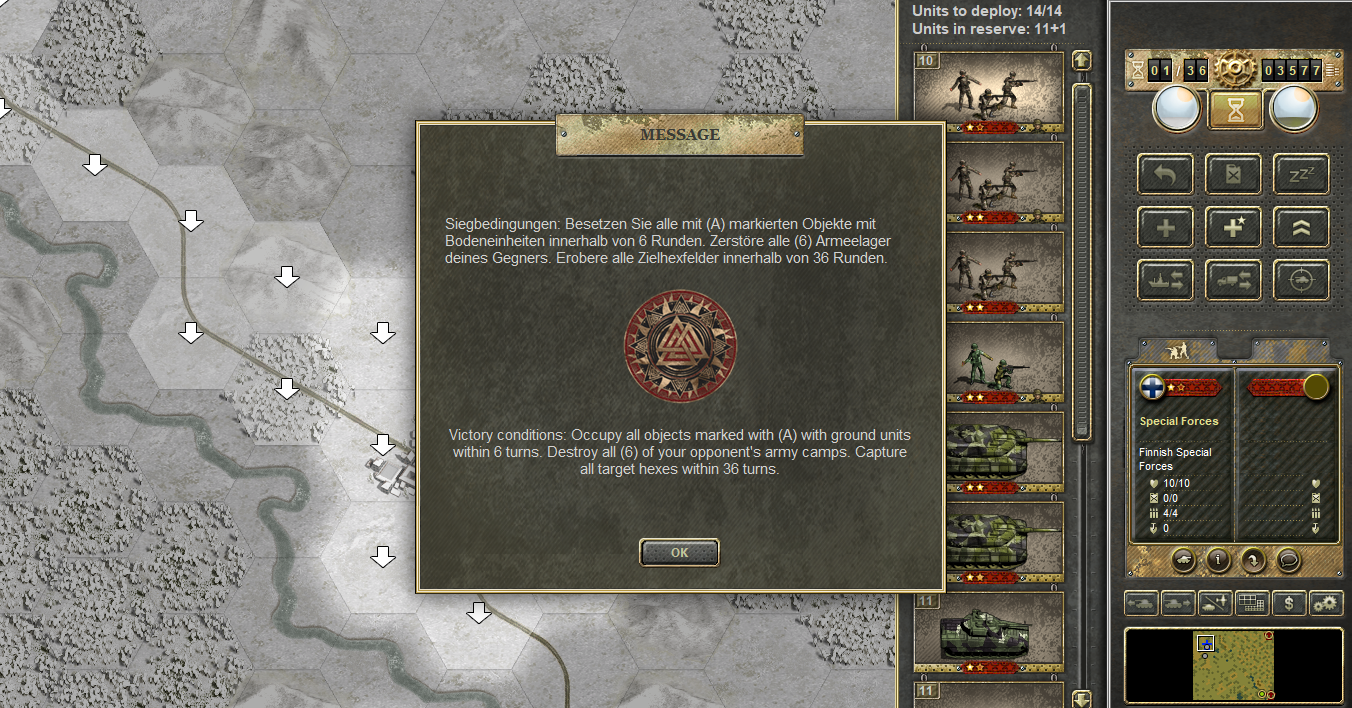The image size is (1352, 708).
Task: Click the previous unit tank arrow button
Action: 1142,603
